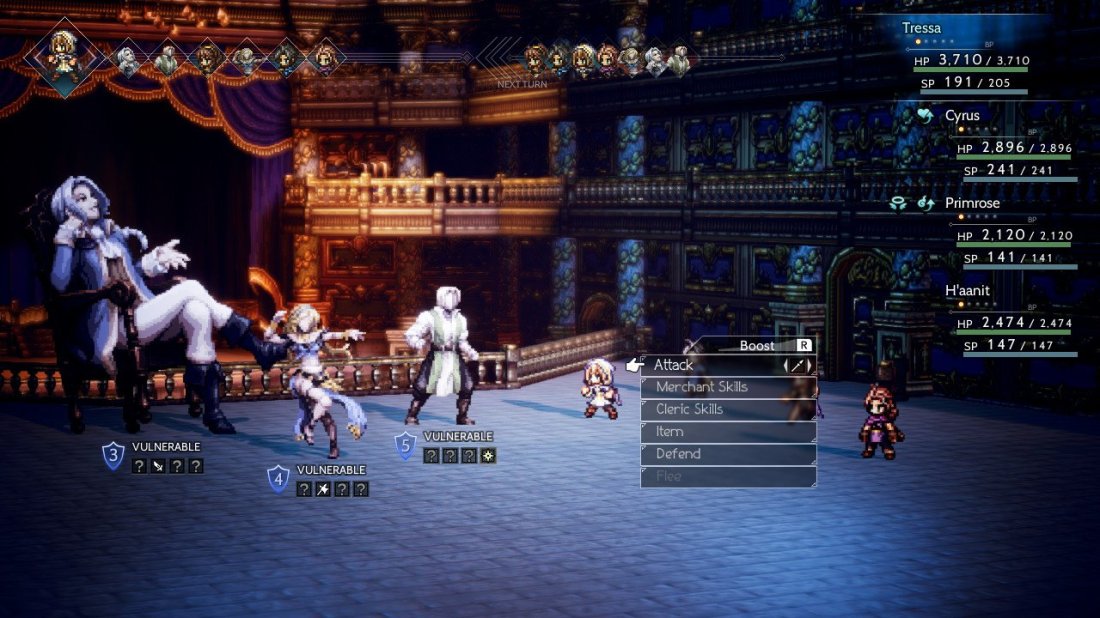The width and height of the screenshot is (1100, 618).
Task: Open the Merchant Skills menu
Action: point(728,387)
